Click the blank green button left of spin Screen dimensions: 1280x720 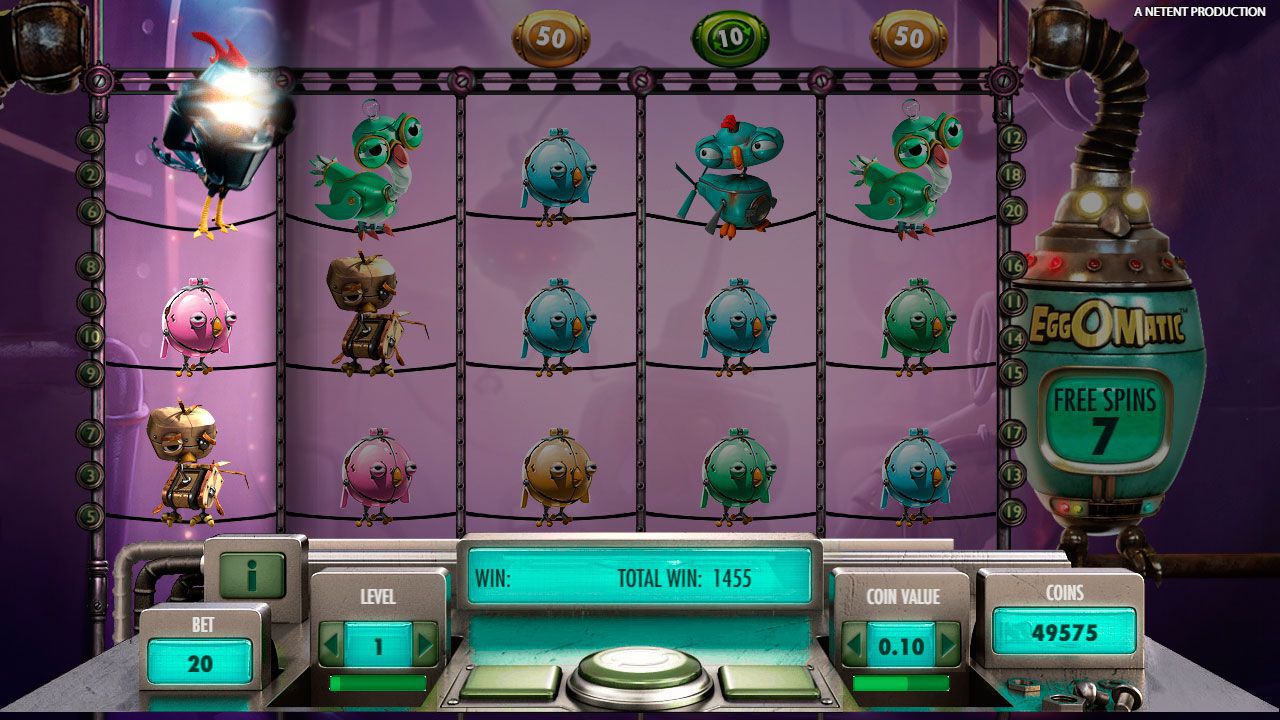click(x=510, y=682)
